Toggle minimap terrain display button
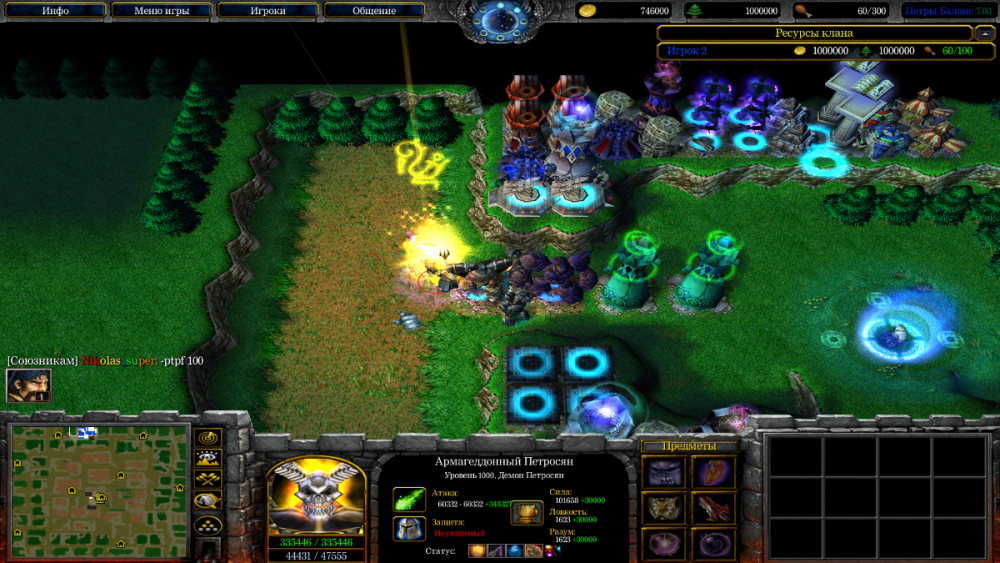The width and height of the screenshot is (1000, 563). [x=208, y=459]
